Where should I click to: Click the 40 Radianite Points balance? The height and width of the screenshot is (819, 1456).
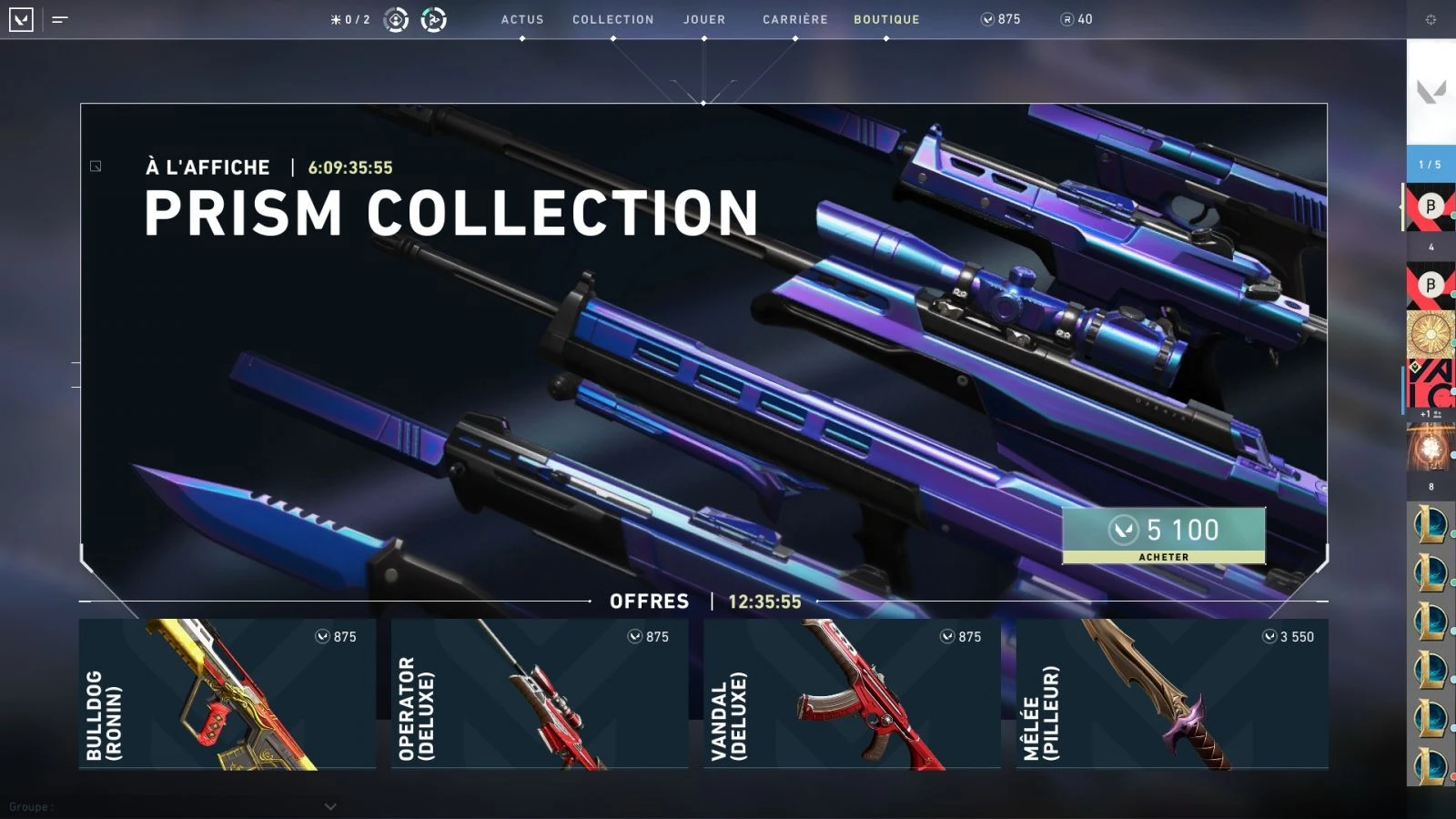(1077, 19)
